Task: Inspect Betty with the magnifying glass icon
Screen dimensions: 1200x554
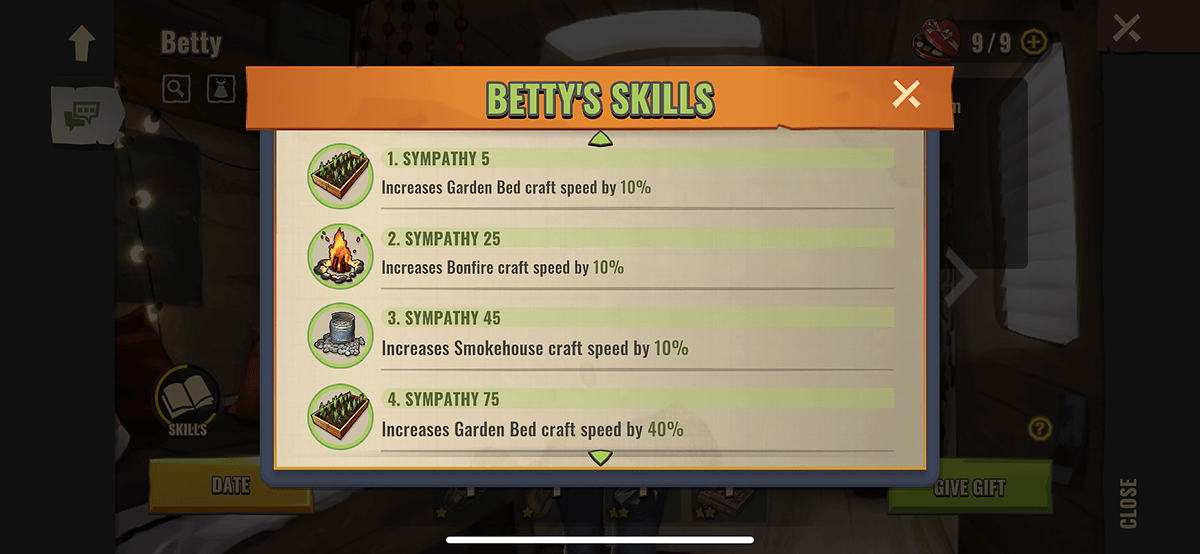Action: tap(177, 88)
